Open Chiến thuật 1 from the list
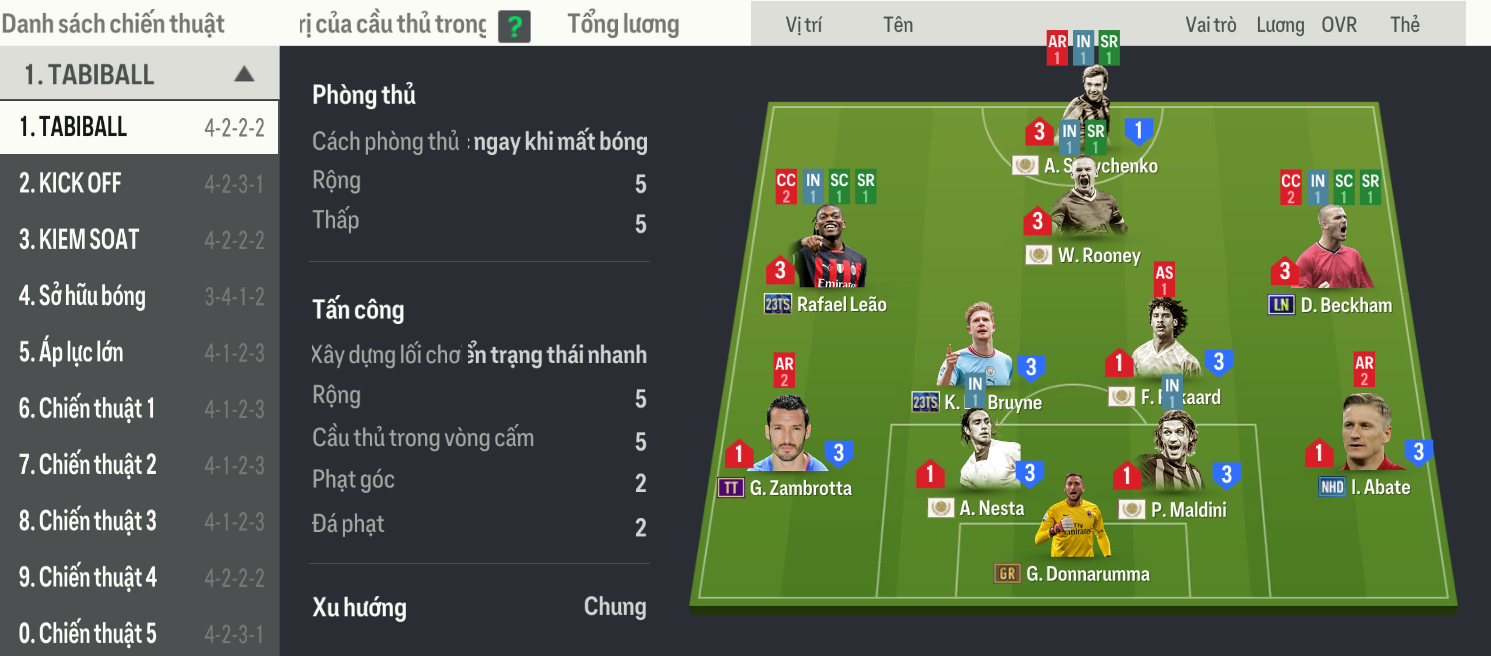 point(138,408)
